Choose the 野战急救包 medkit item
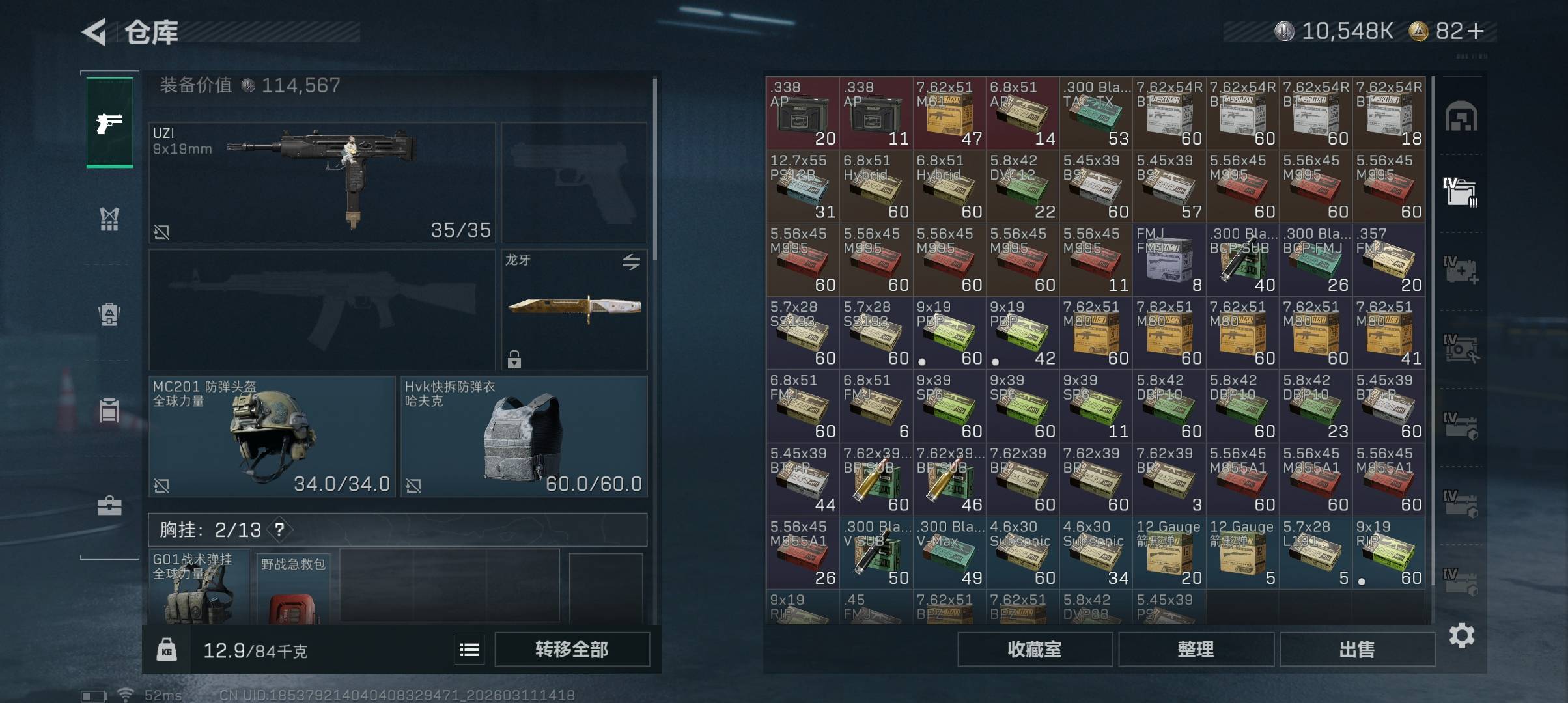1568x703 pixels. point(294,589)
